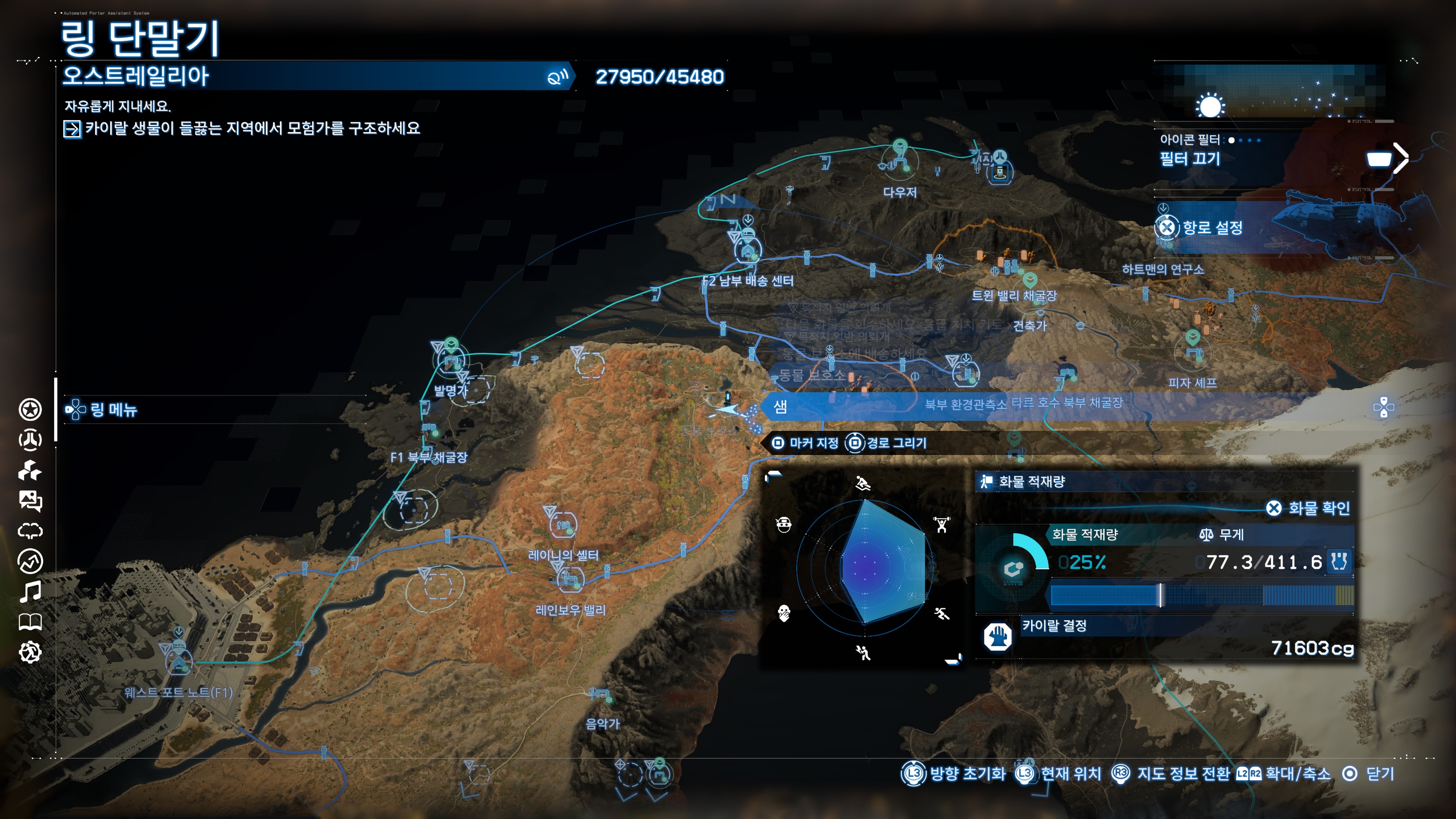Select the cloud icon in the sidebar
Image resolution: width=1456 pixels, height=819 pixels.
tap(30, 531)
